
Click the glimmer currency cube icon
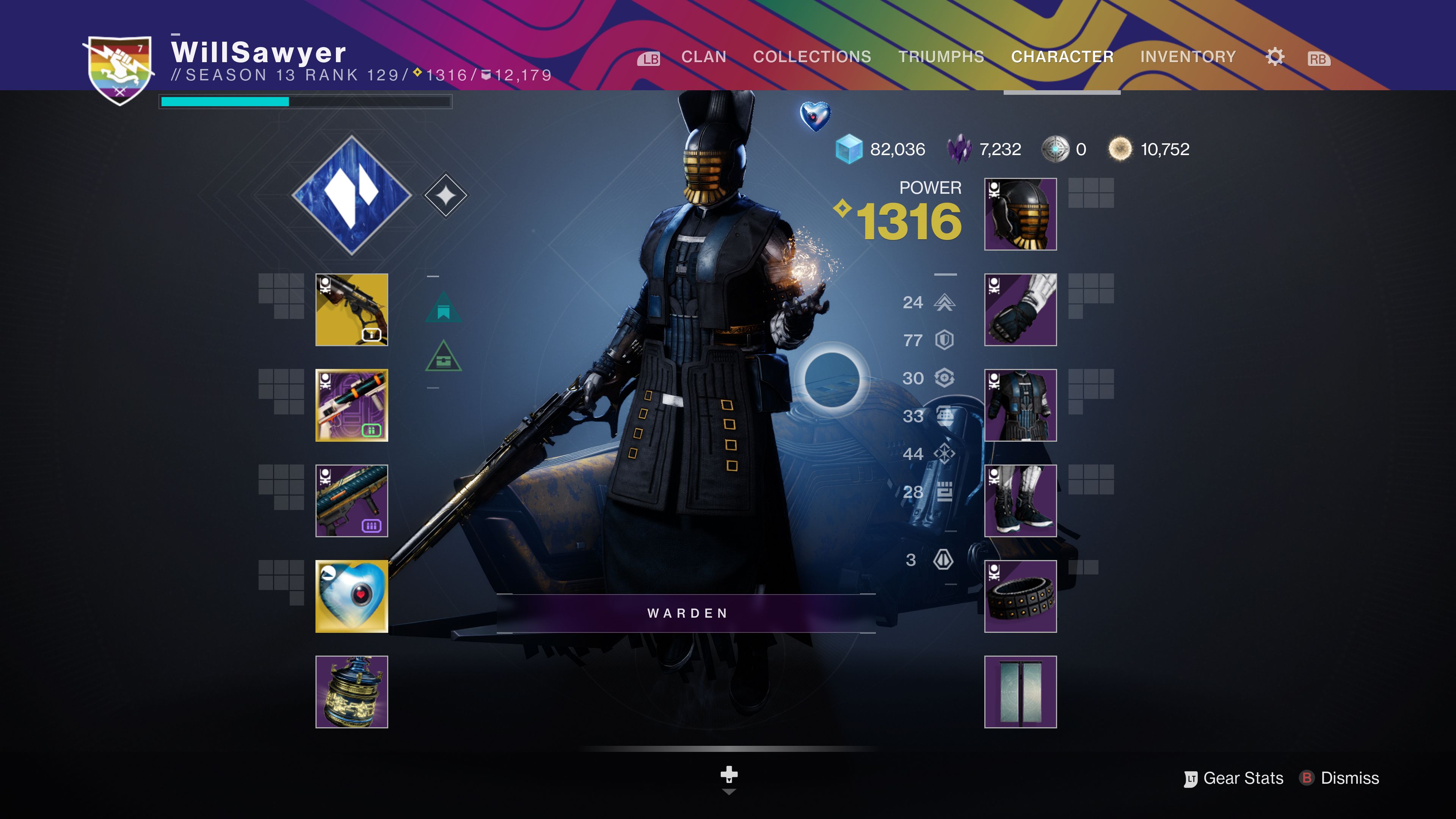click(x=849, y=149)
